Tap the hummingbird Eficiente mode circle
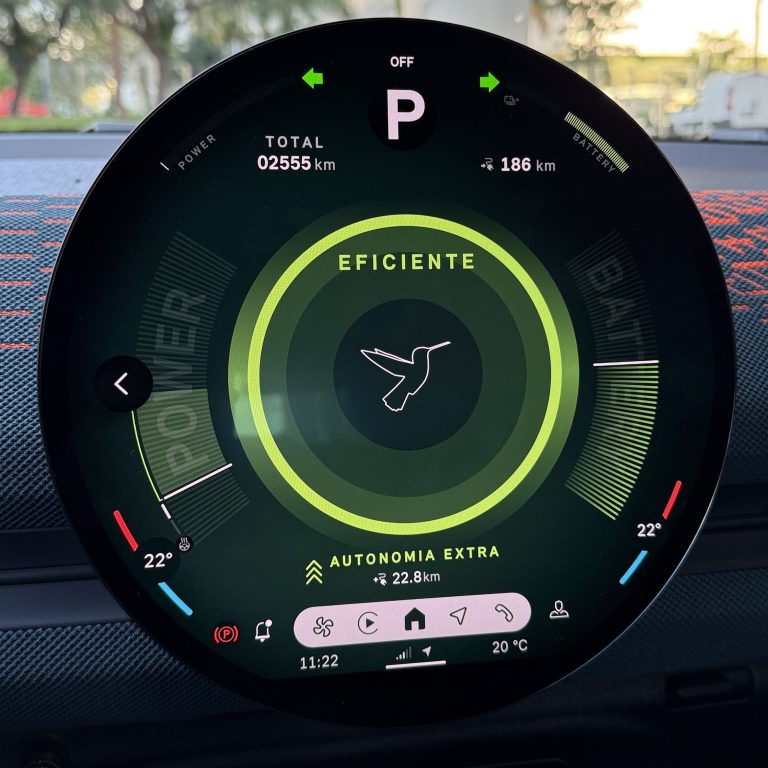The image size is (768, 768). 405,375
